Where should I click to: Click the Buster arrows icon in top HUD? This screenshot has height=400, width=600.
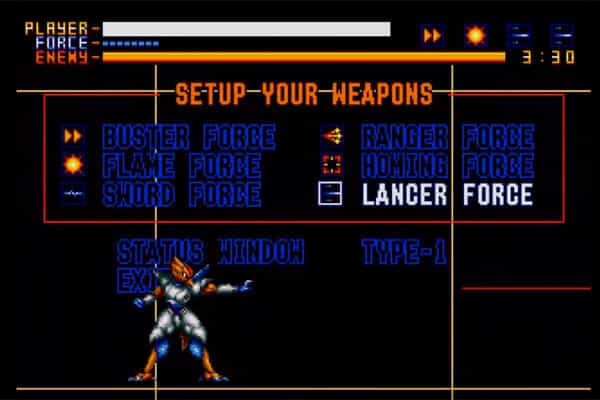tap(433, 36)
